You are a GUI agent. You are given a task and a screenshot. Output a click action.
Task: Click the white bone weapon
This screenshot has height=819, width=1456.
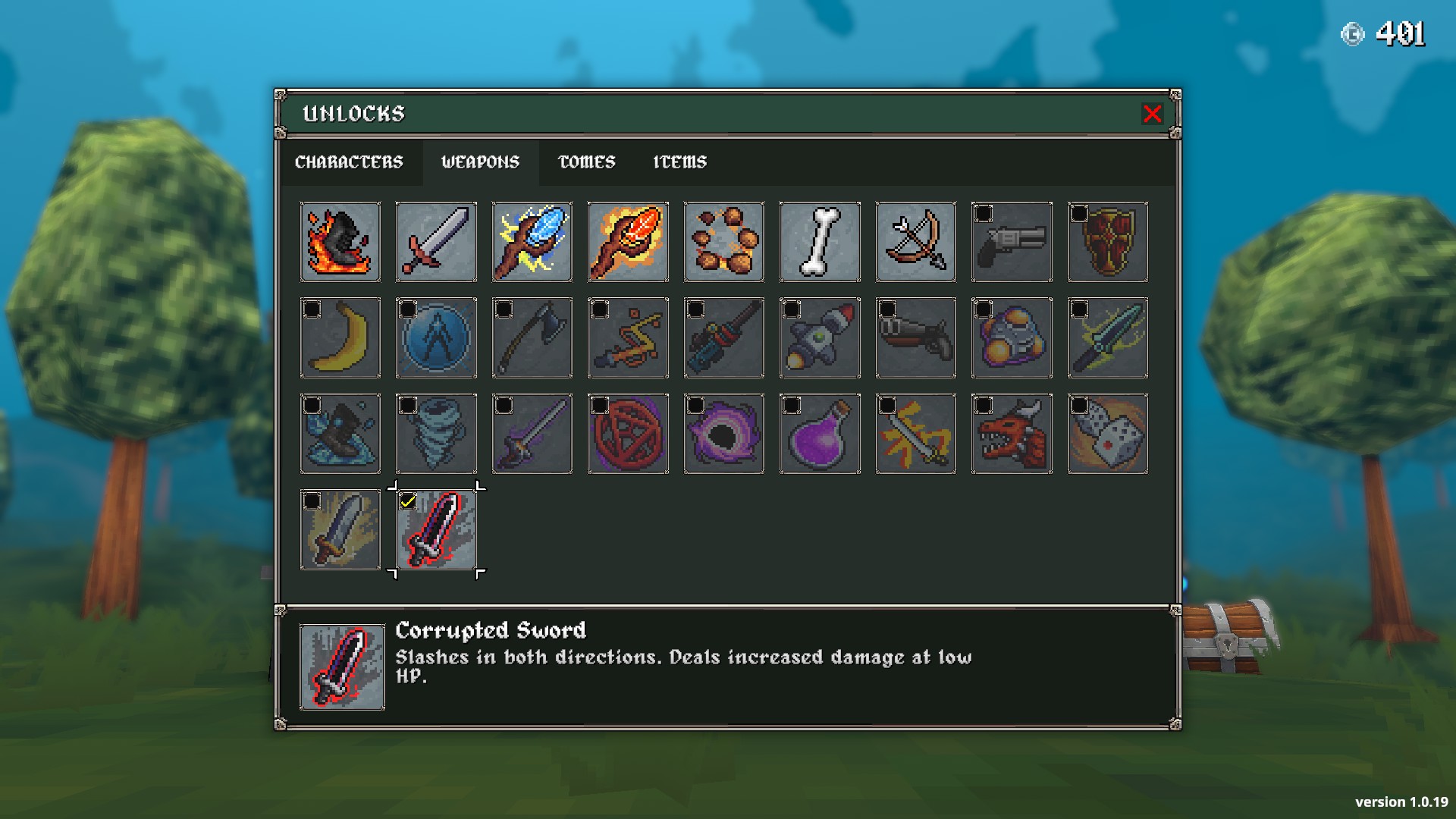820,242
